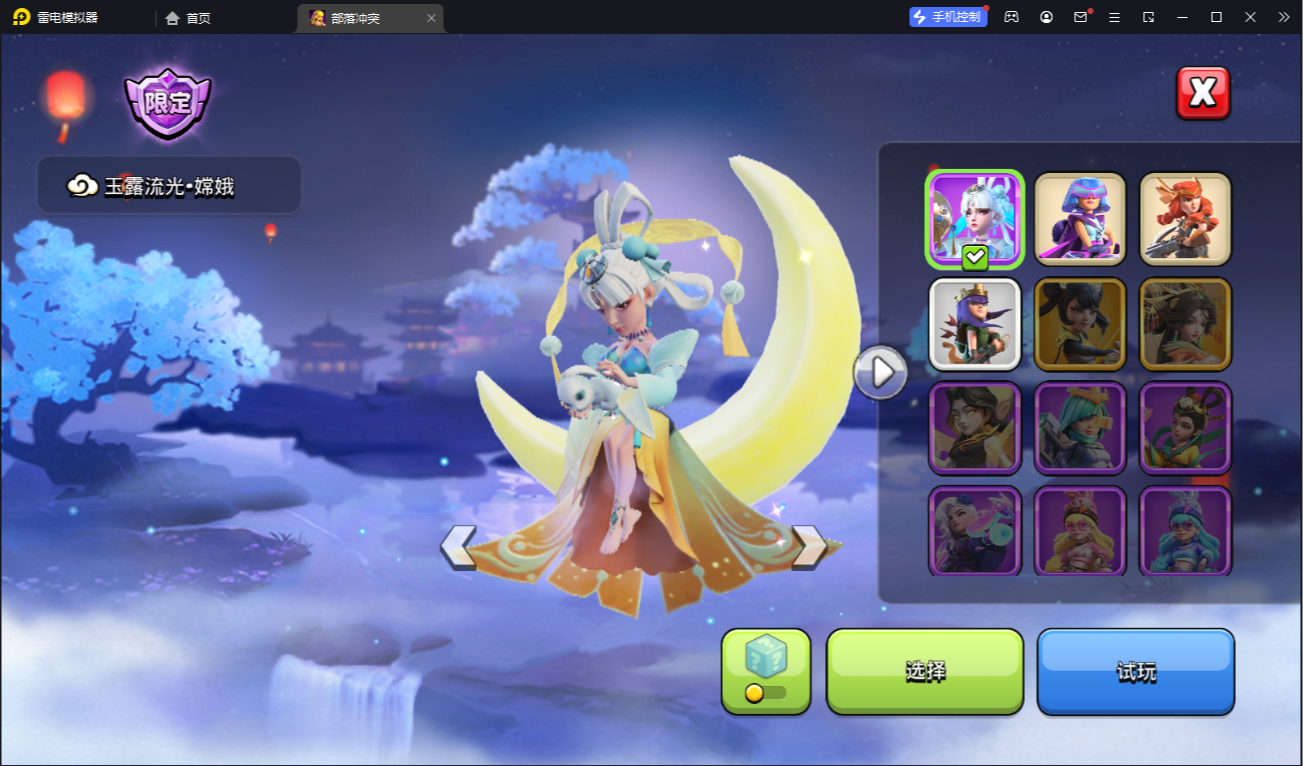
Task: Try out the skin with the blue 试玩 button
Action: (x=1135, y=671)
